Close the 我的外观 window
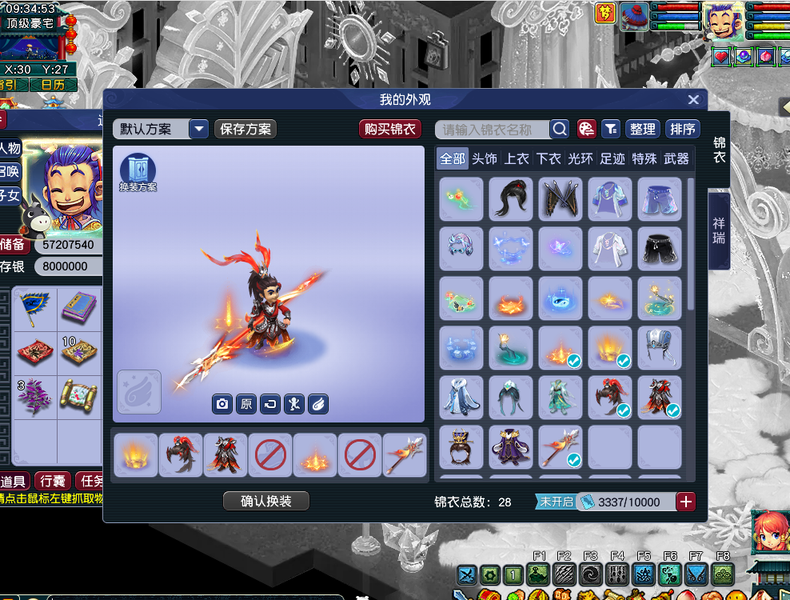Viewport: 790px width, 600px height. pyautogui.click(x=693, y=100)
